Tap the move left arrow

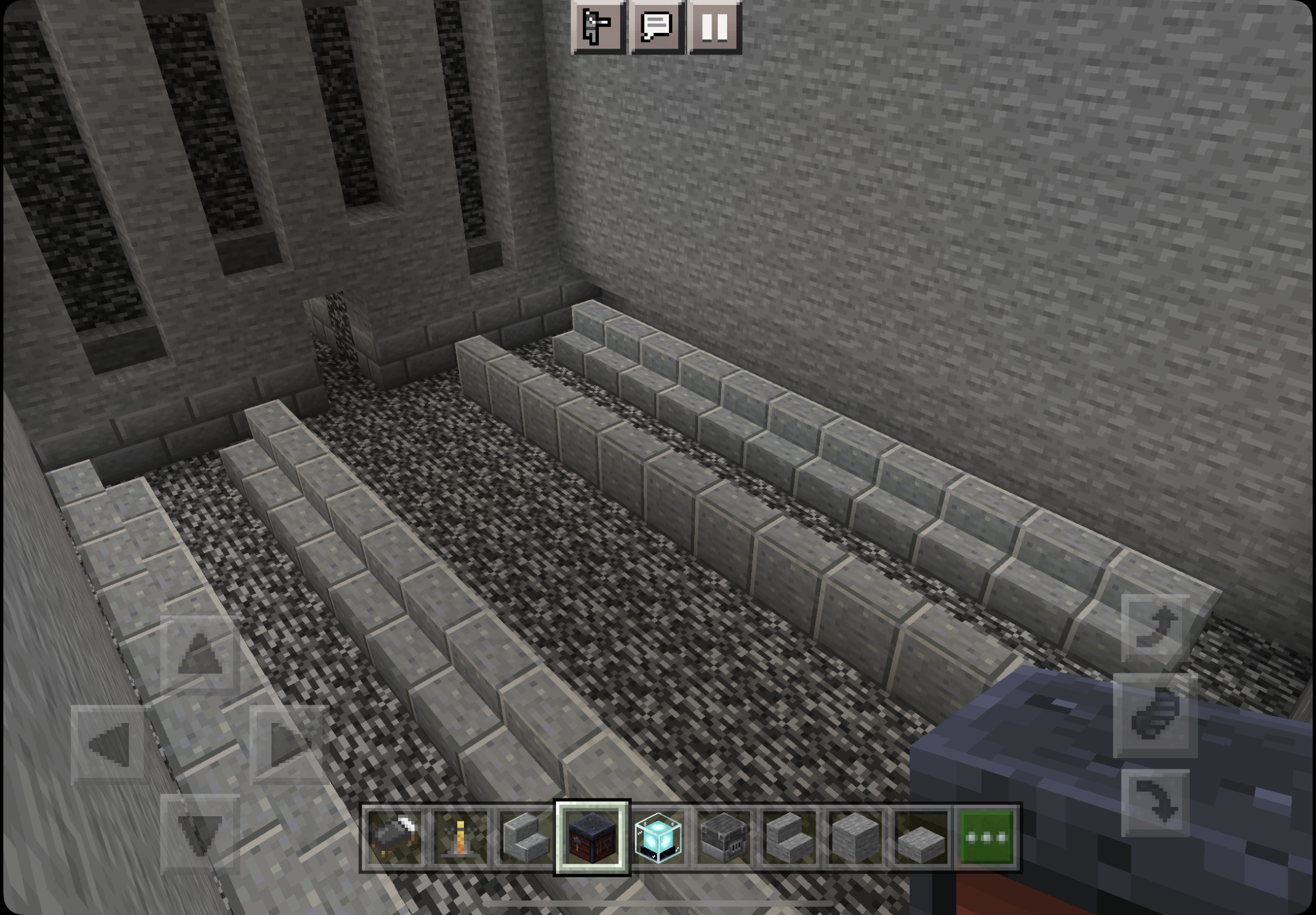(109, 744)
